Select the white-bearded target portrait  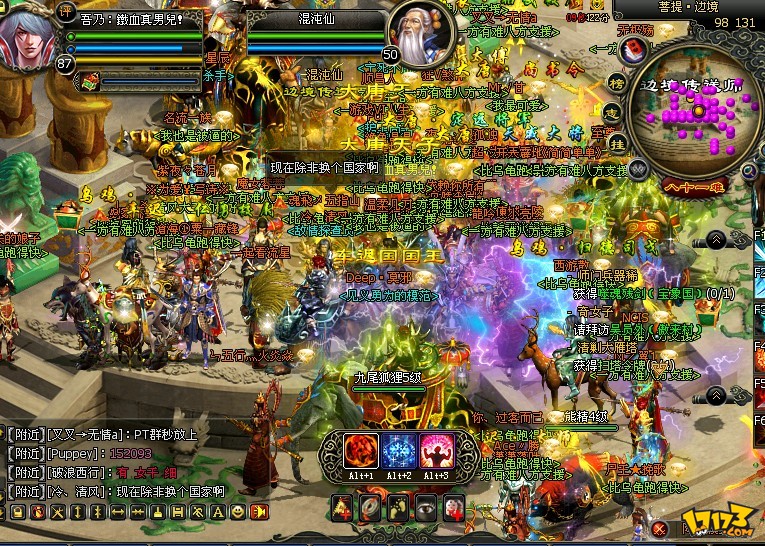tap(420, 33)
